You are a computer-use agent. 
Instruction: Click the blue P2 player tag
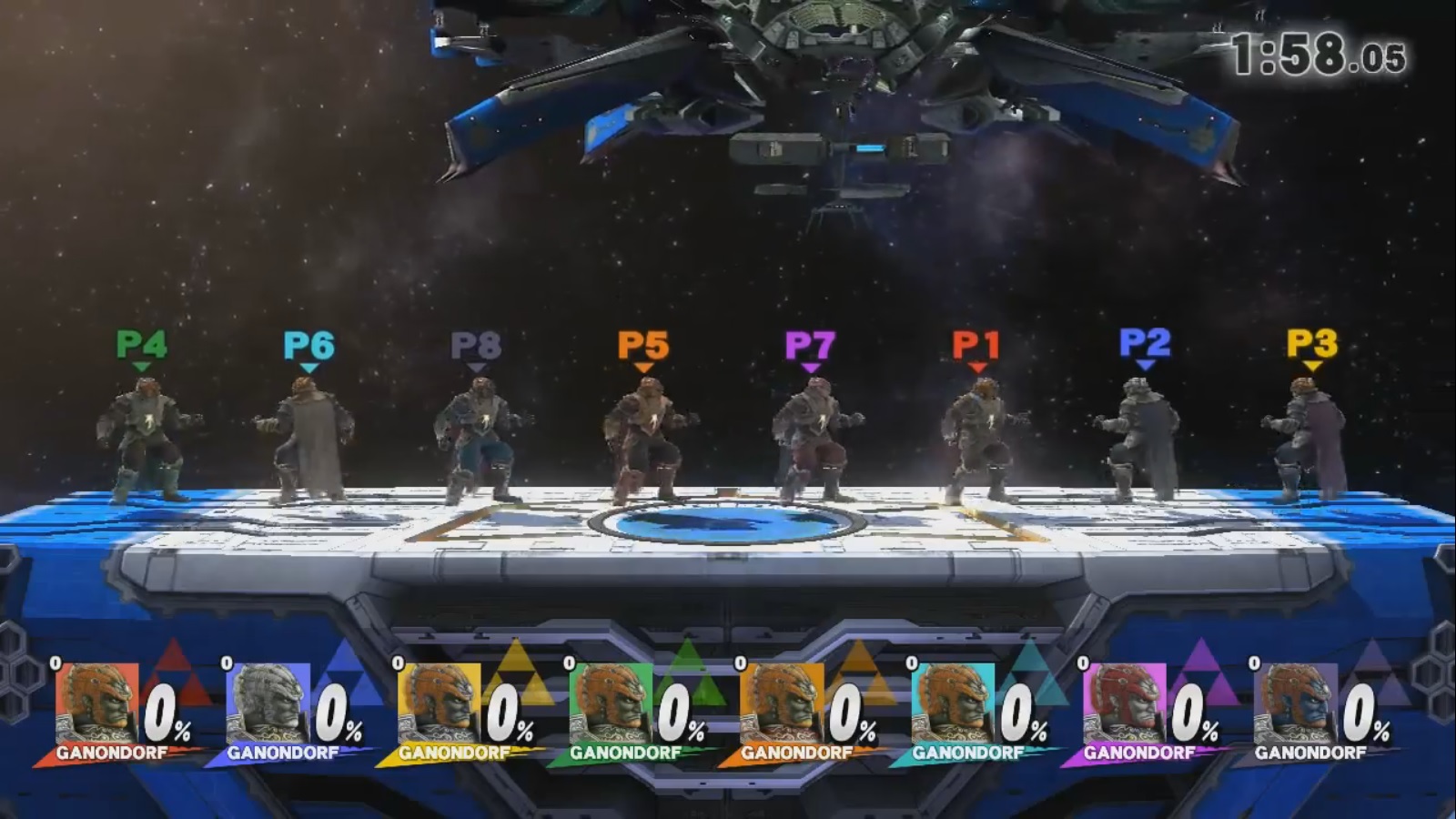tap(1145, 343)
